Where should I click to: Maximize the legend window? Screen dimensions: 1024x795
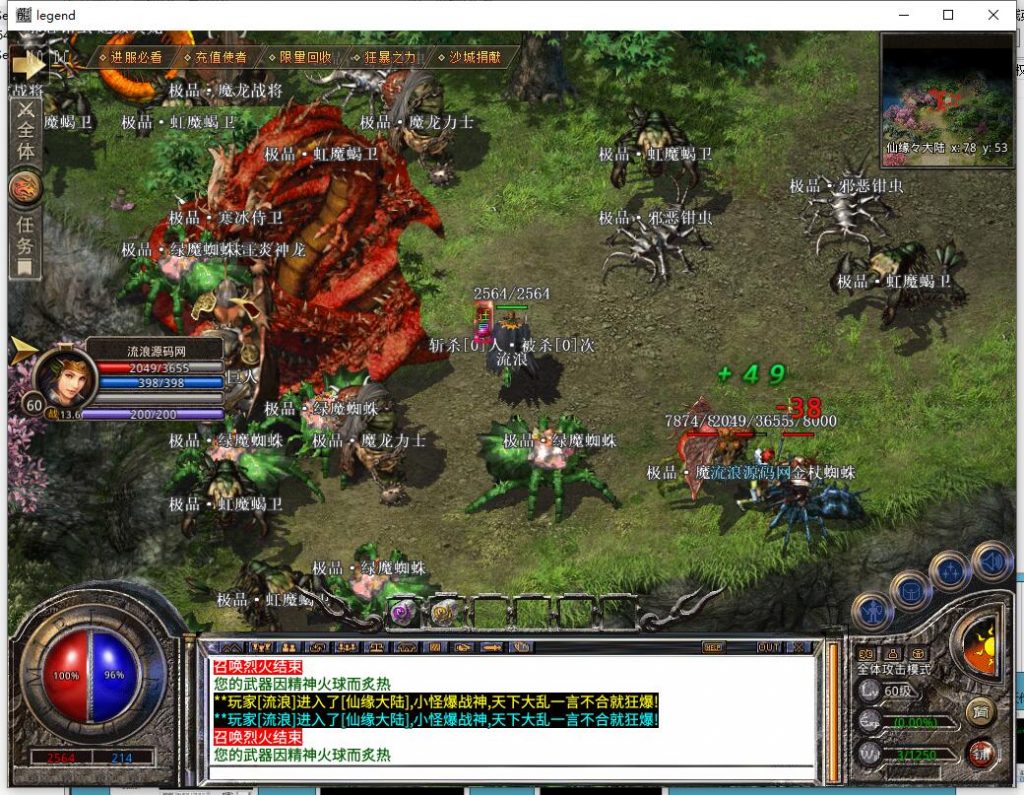point(948,15)
